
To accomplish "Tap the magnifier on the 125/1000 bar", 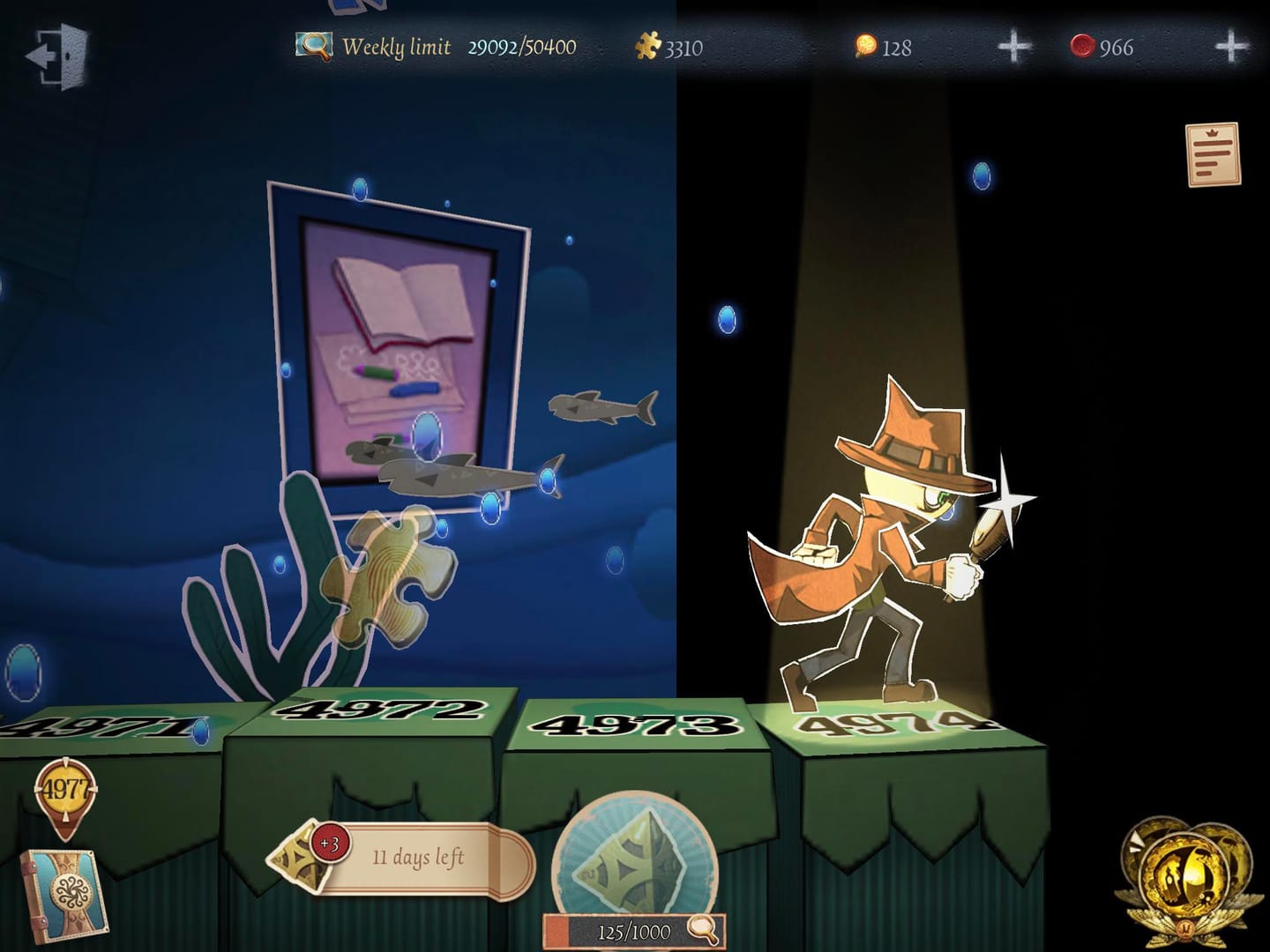I will pyautogui.click(x=703, y=928).
